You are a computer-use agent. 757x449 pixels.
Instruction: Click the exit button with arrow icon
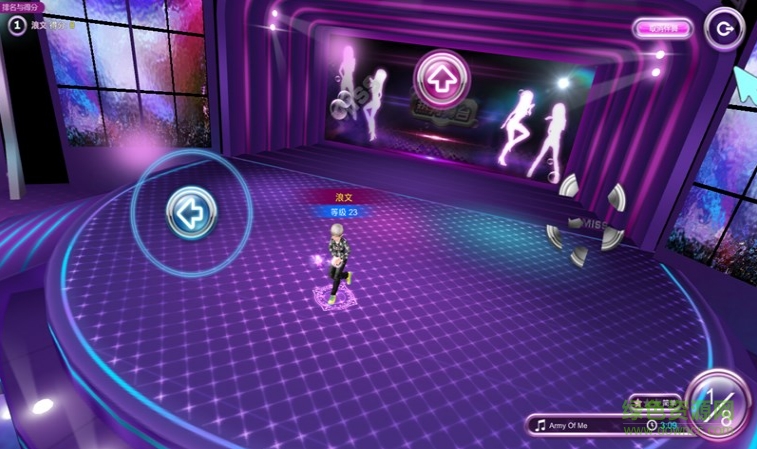pyautogui.click(x=724, y=28)
